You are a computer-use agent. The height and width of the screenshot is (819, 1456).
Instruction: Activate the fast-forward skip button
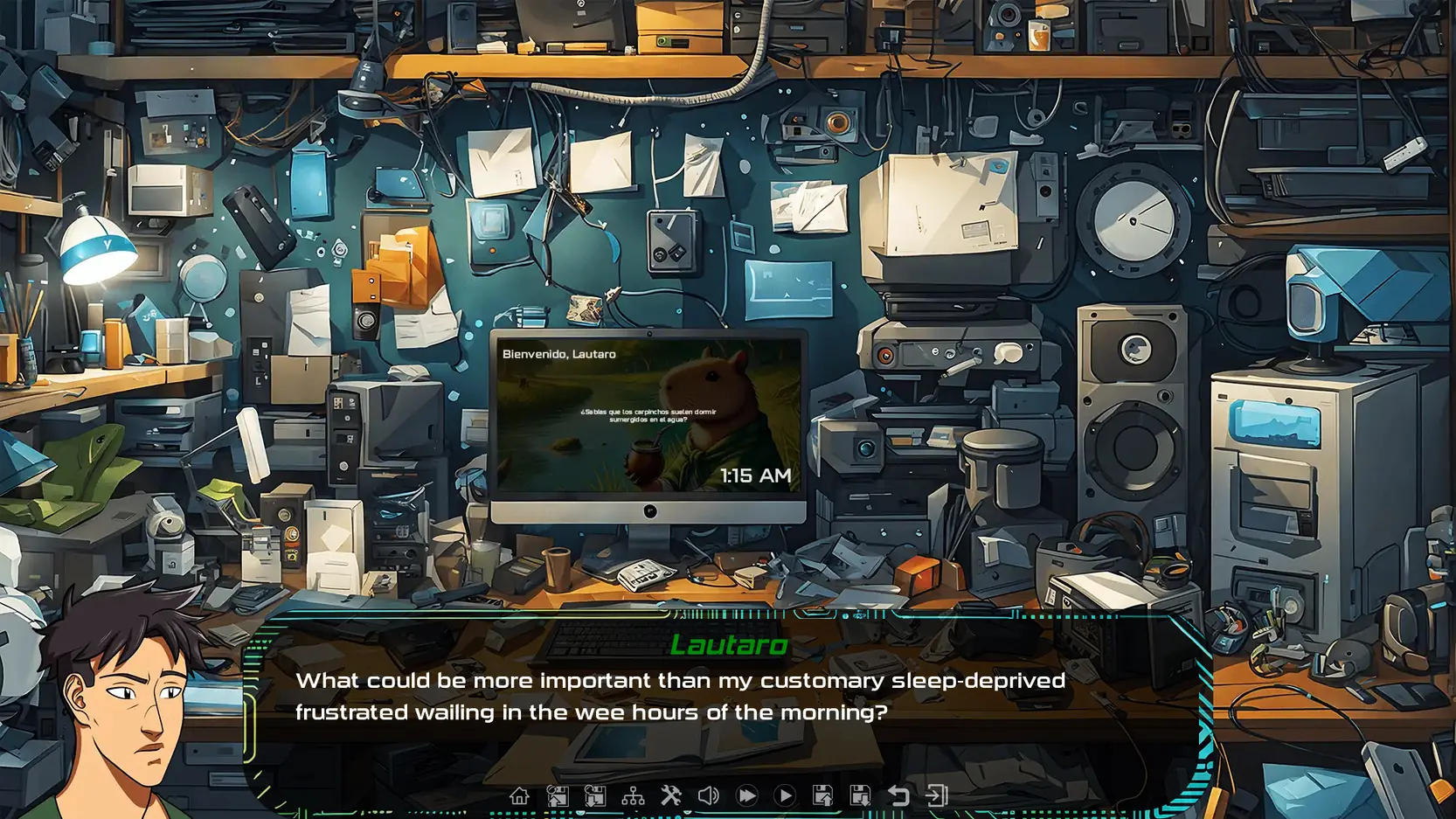746,795
